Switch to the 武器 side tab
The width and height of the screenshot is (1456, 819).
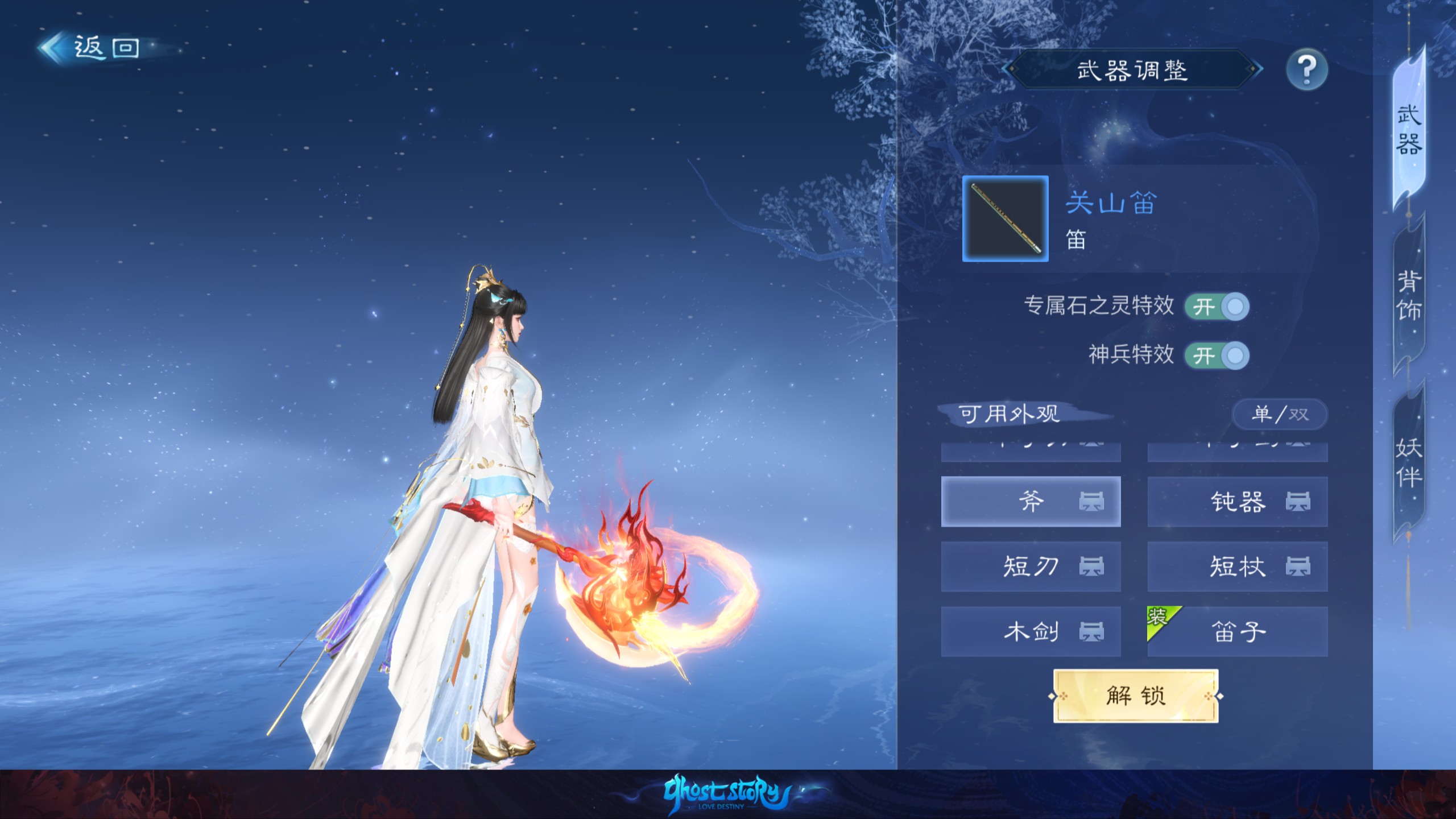1409,130
